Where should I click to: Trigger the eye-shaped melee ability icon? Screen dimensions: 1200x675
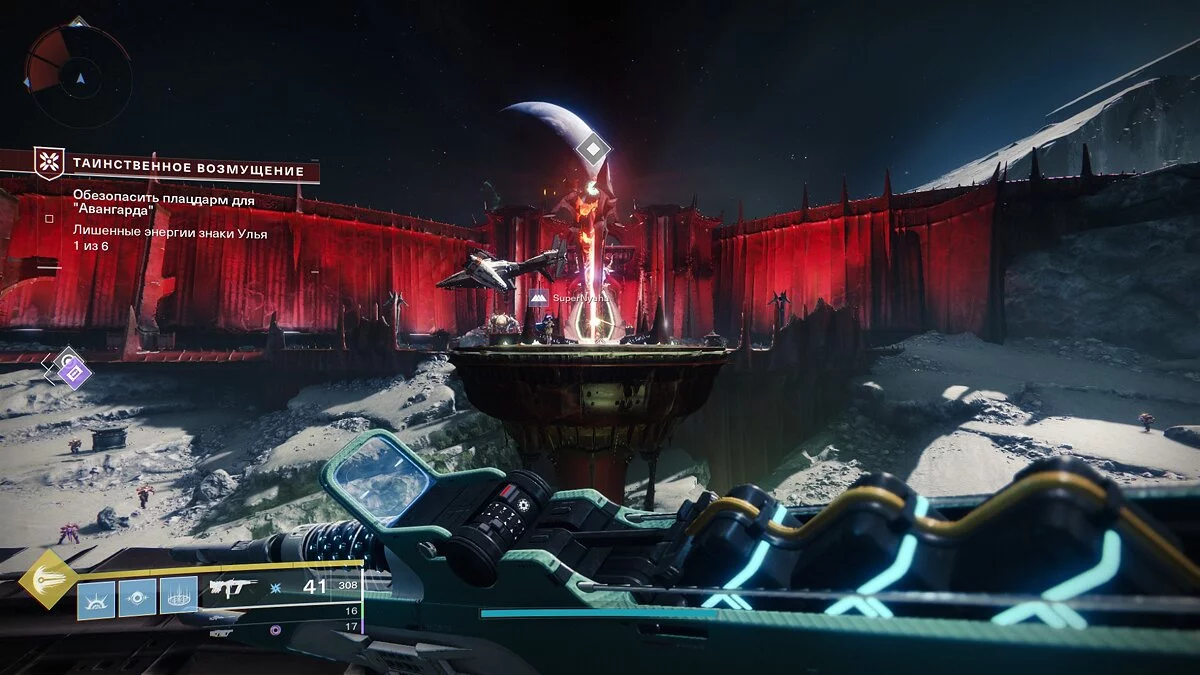coord(137,599)
